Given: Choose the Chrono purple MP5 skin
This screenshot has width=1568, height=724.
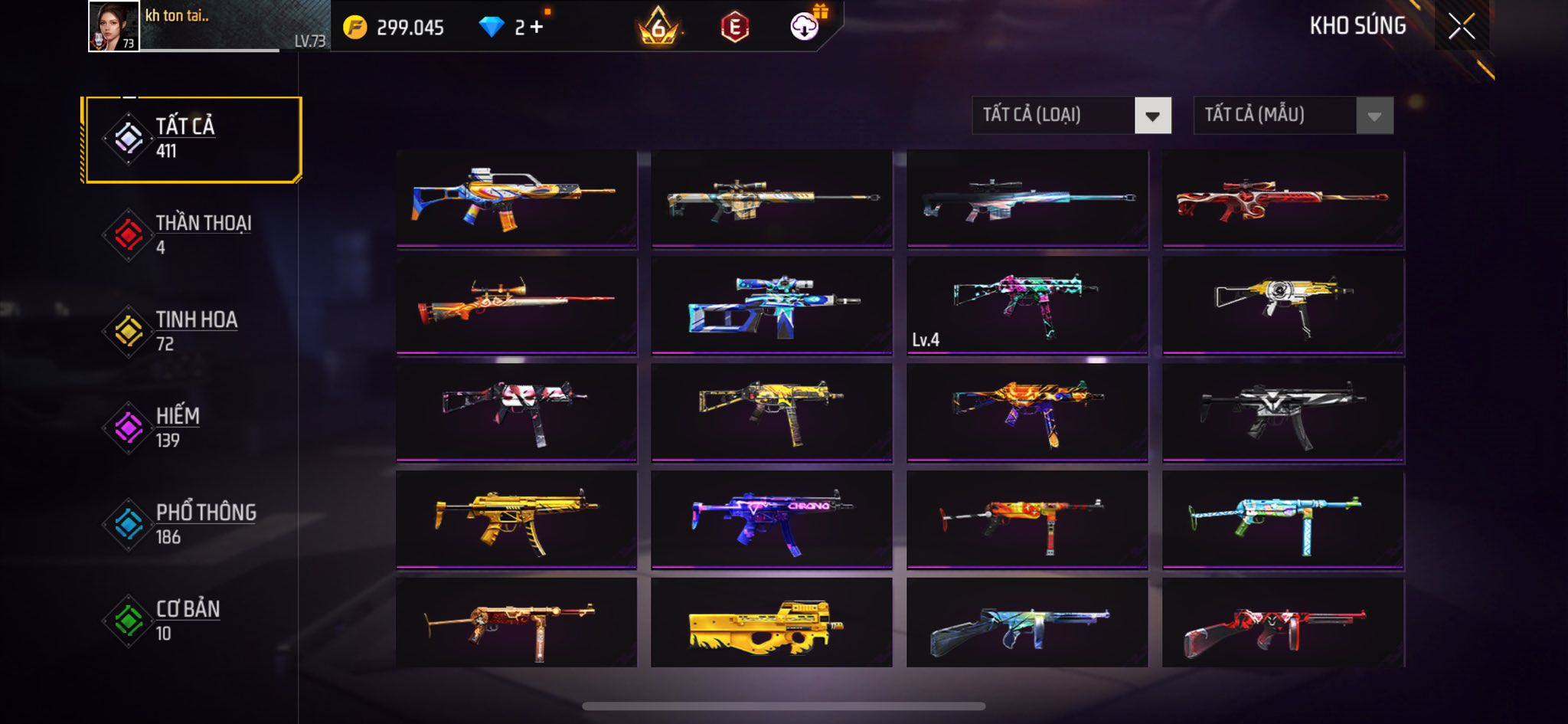Looking at the screenshot, I should (771, 519).
